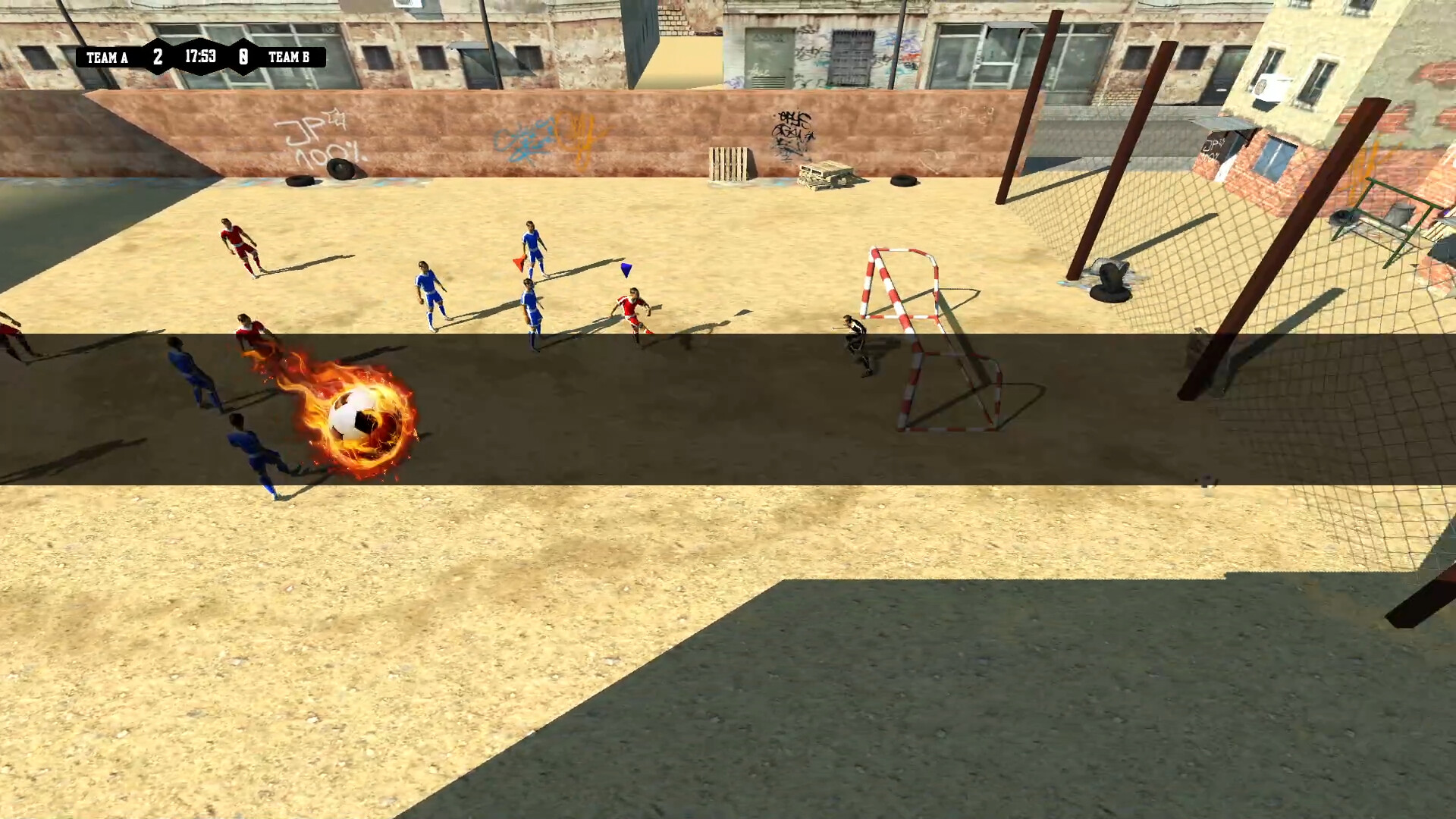
Task: Click Team A's score of 2
Action: tap(158, 55)
